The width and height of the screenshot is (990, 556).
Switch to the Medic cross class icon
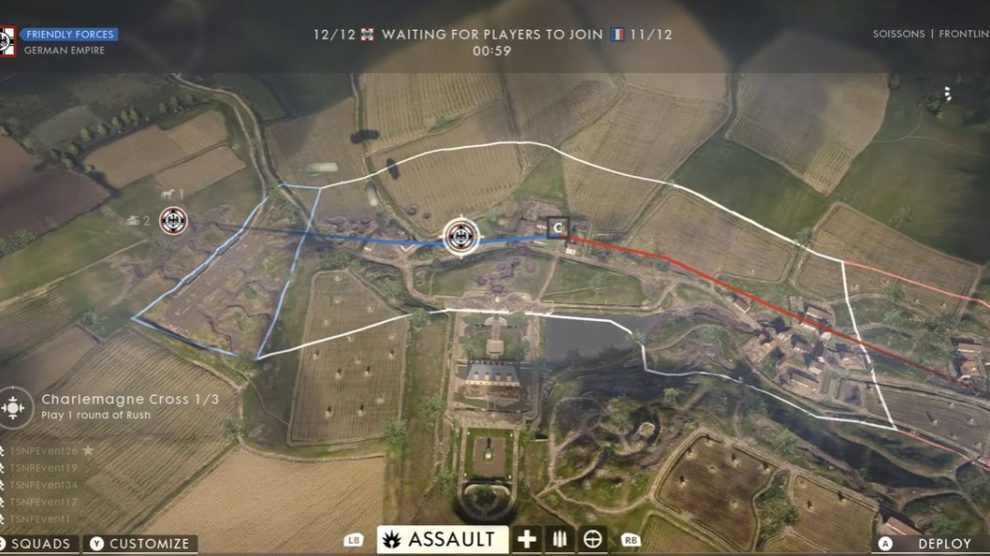point(527,540)
